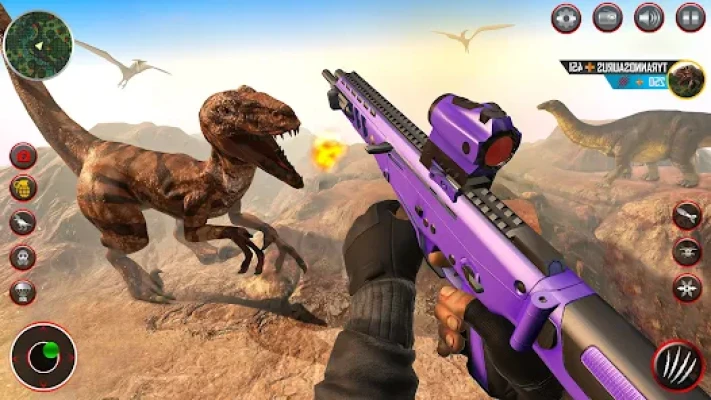The height and width of the screenshot is (400, 711).
Task: Launch the missile rocket icon
Action: coord(687,215)
